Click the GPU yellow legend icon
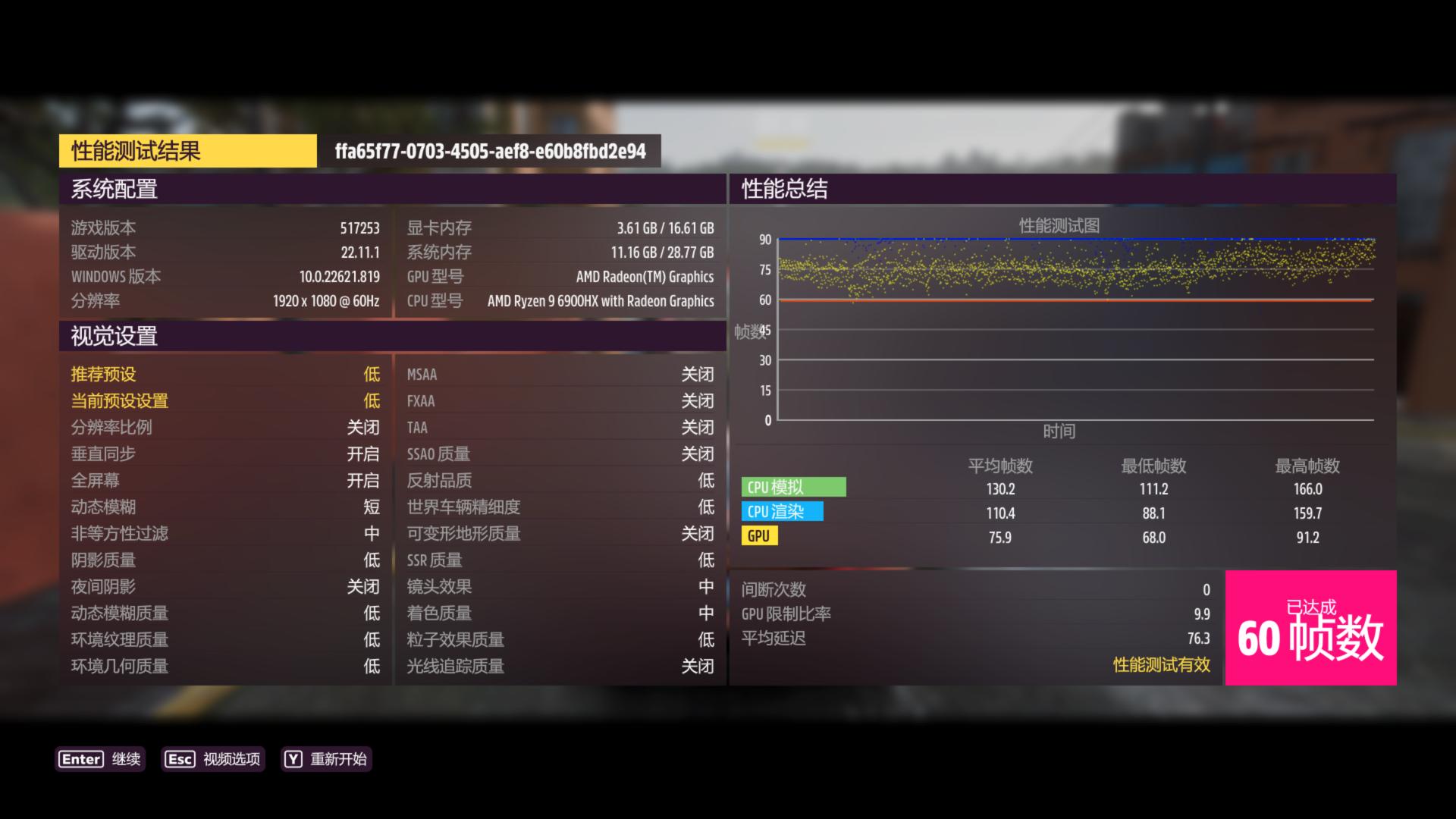This screenshot has width=1456, height=819. (x=759, y=535)
